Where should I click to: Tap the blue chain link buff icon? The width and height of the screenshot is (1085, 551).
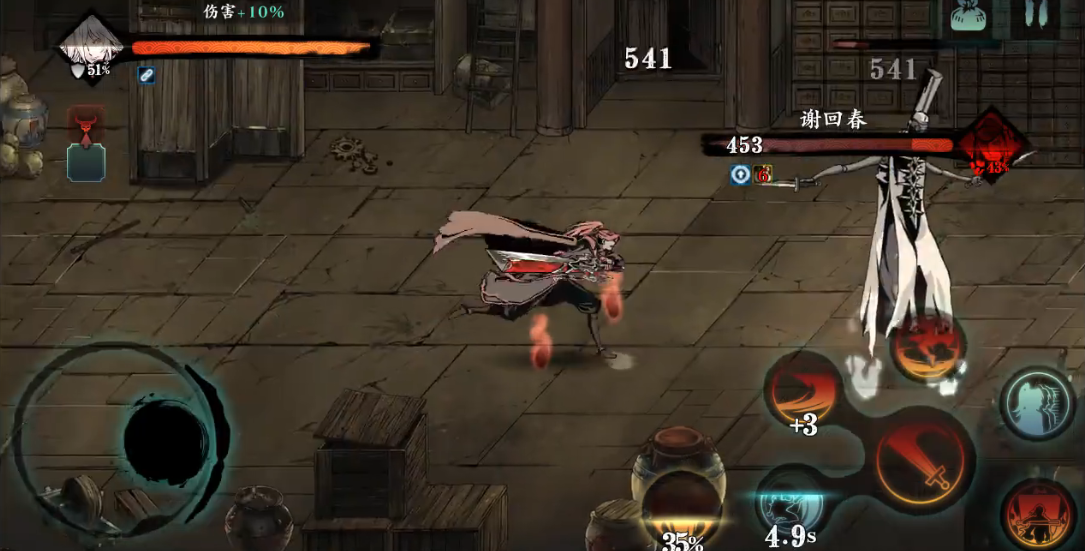click(147, 76)
